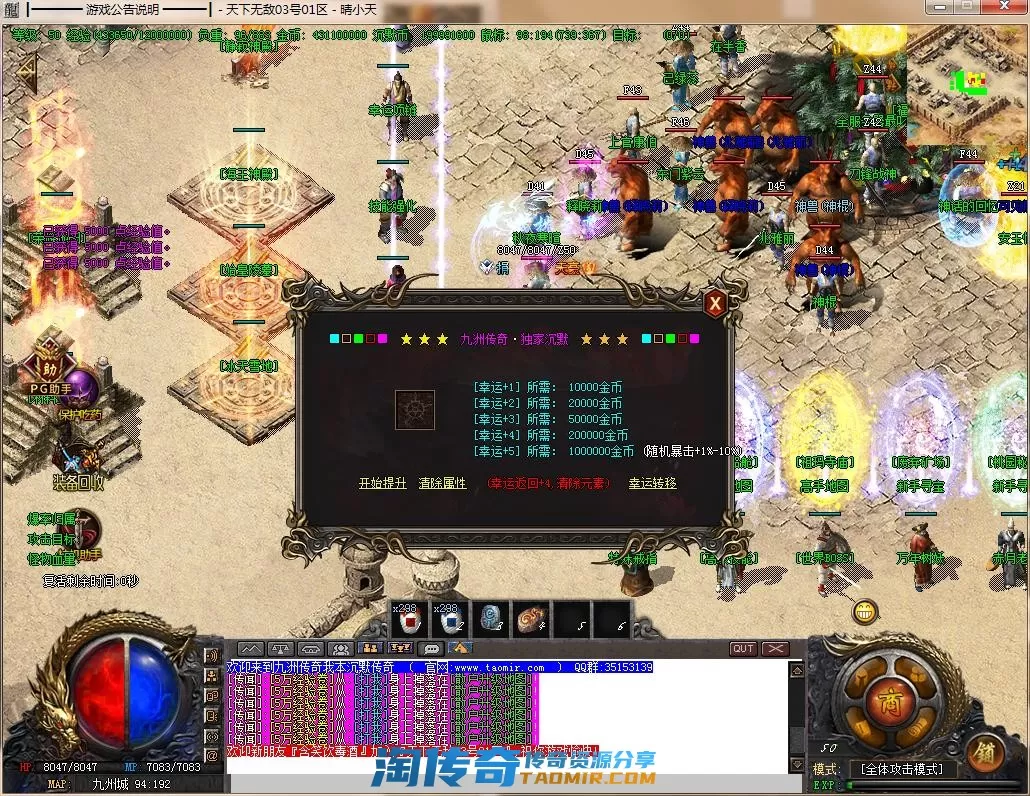Activate the purple 保护吃药 orb
1030x796 pixels.
pos(80,388)
